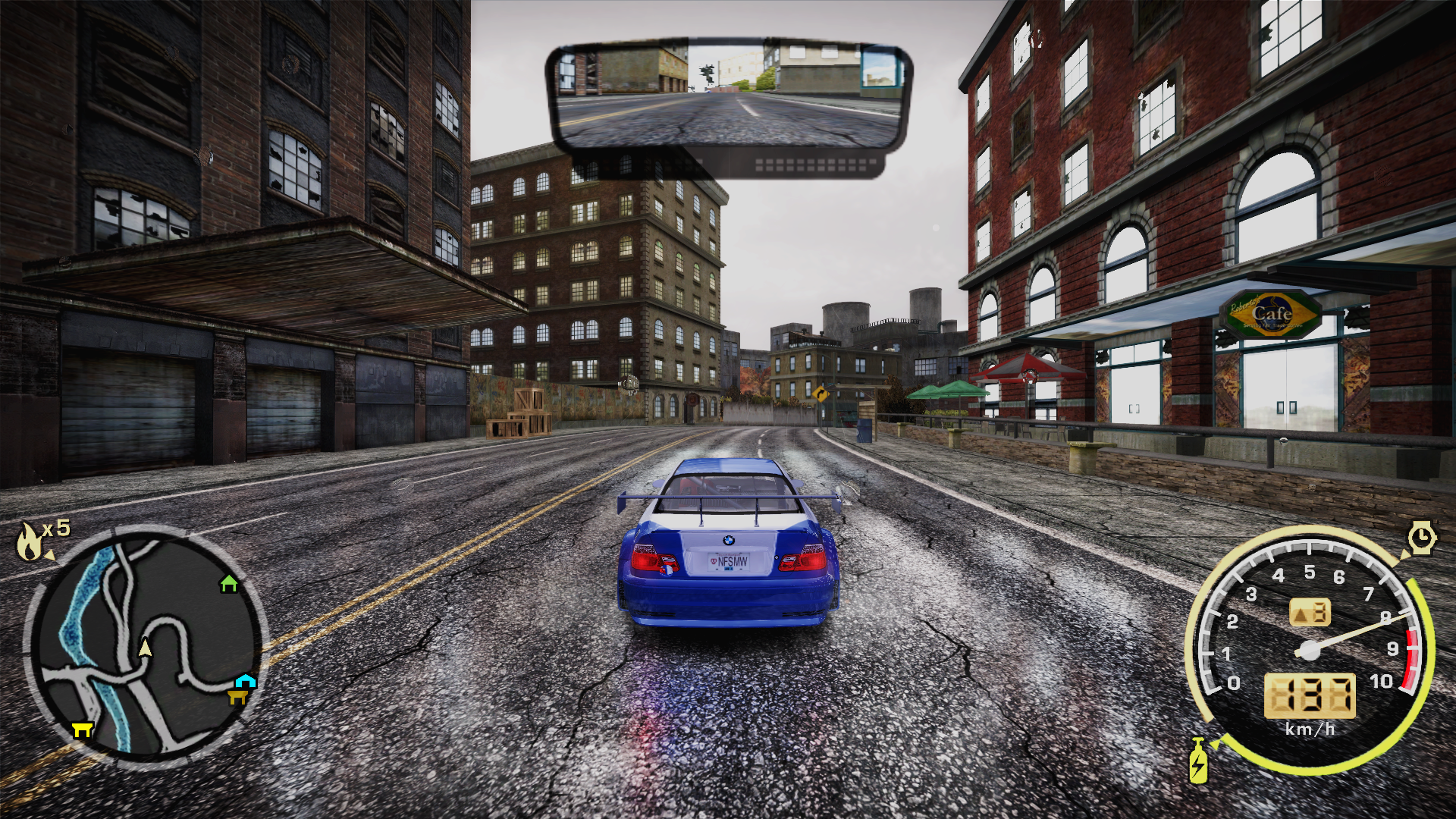This screenshot has height=819, width=1456.
Task: Activate the Speedbreaker stopwatch icon
Action: [1423, 538]
